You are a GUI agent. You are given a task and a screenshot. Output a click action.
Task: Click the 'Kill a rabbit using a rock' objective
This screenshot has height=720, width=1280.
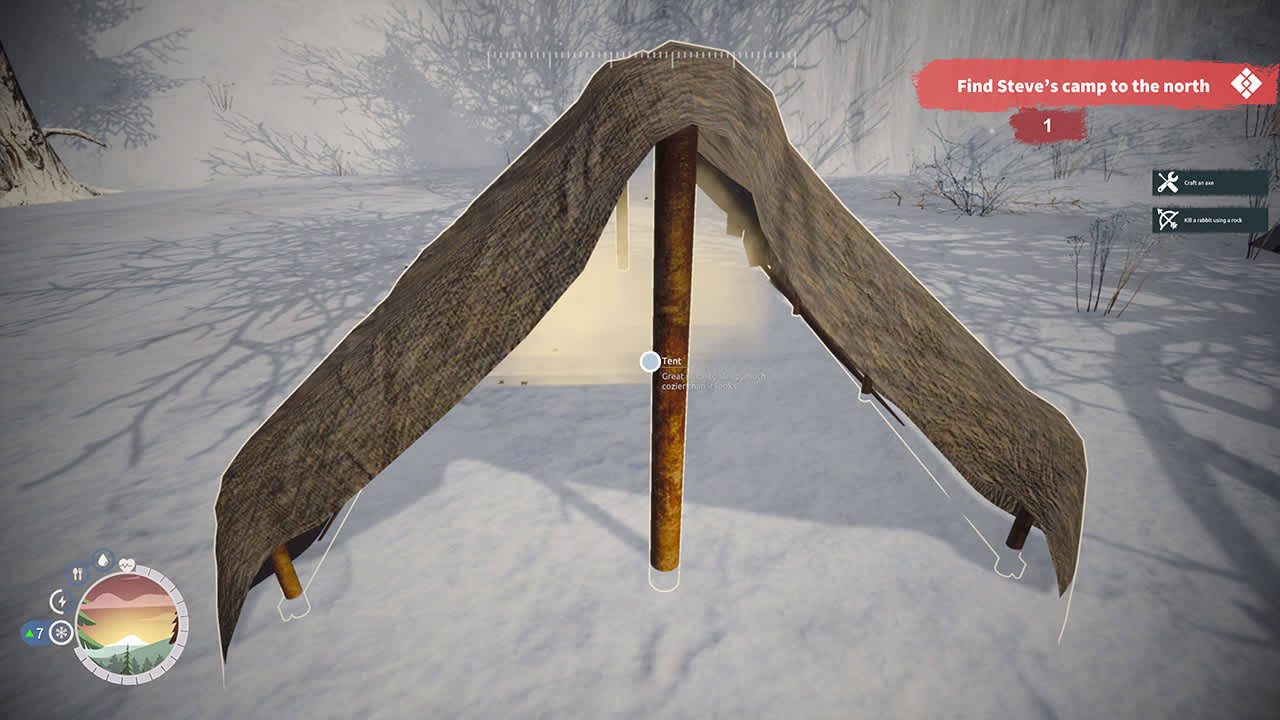point(1212,219)
